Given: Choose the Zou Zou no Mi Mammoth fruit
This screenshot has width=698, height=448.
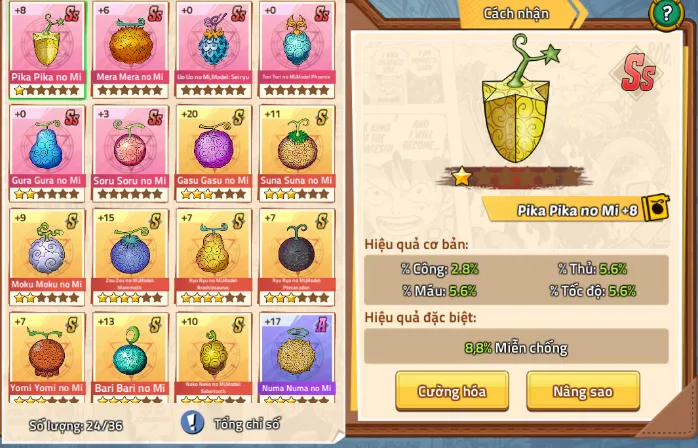Looking at the screenshot, I should coord(130,253).
